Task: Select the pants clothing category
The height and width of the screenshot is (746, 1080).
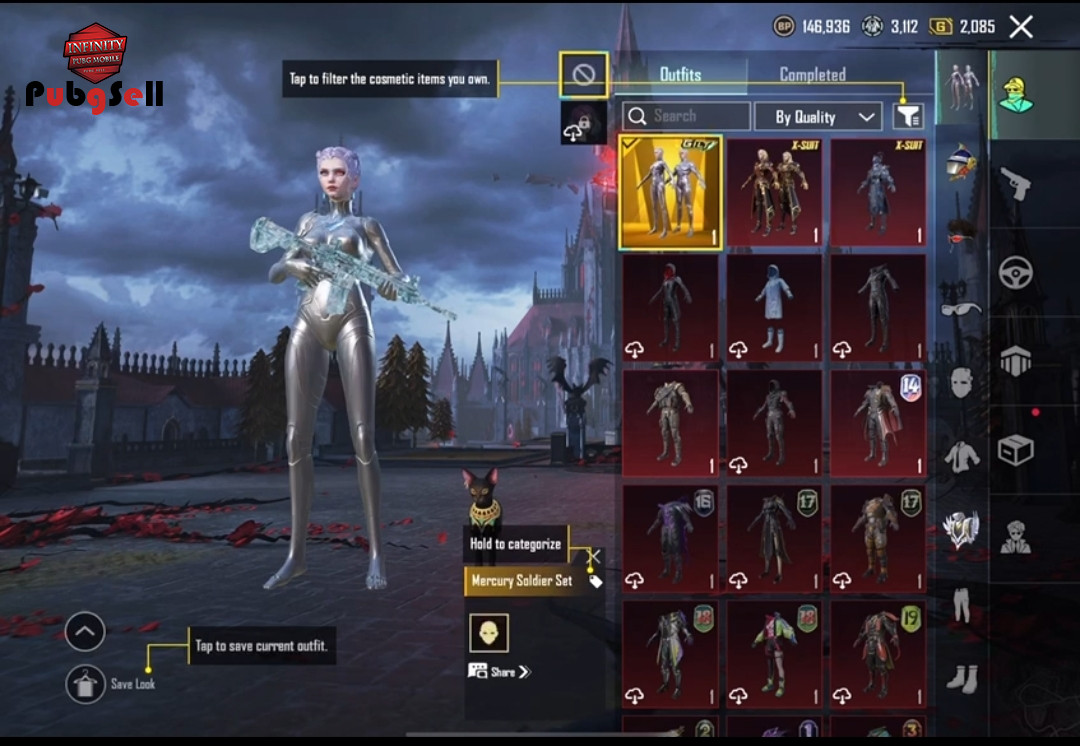Action: click(x=962, y=606)
